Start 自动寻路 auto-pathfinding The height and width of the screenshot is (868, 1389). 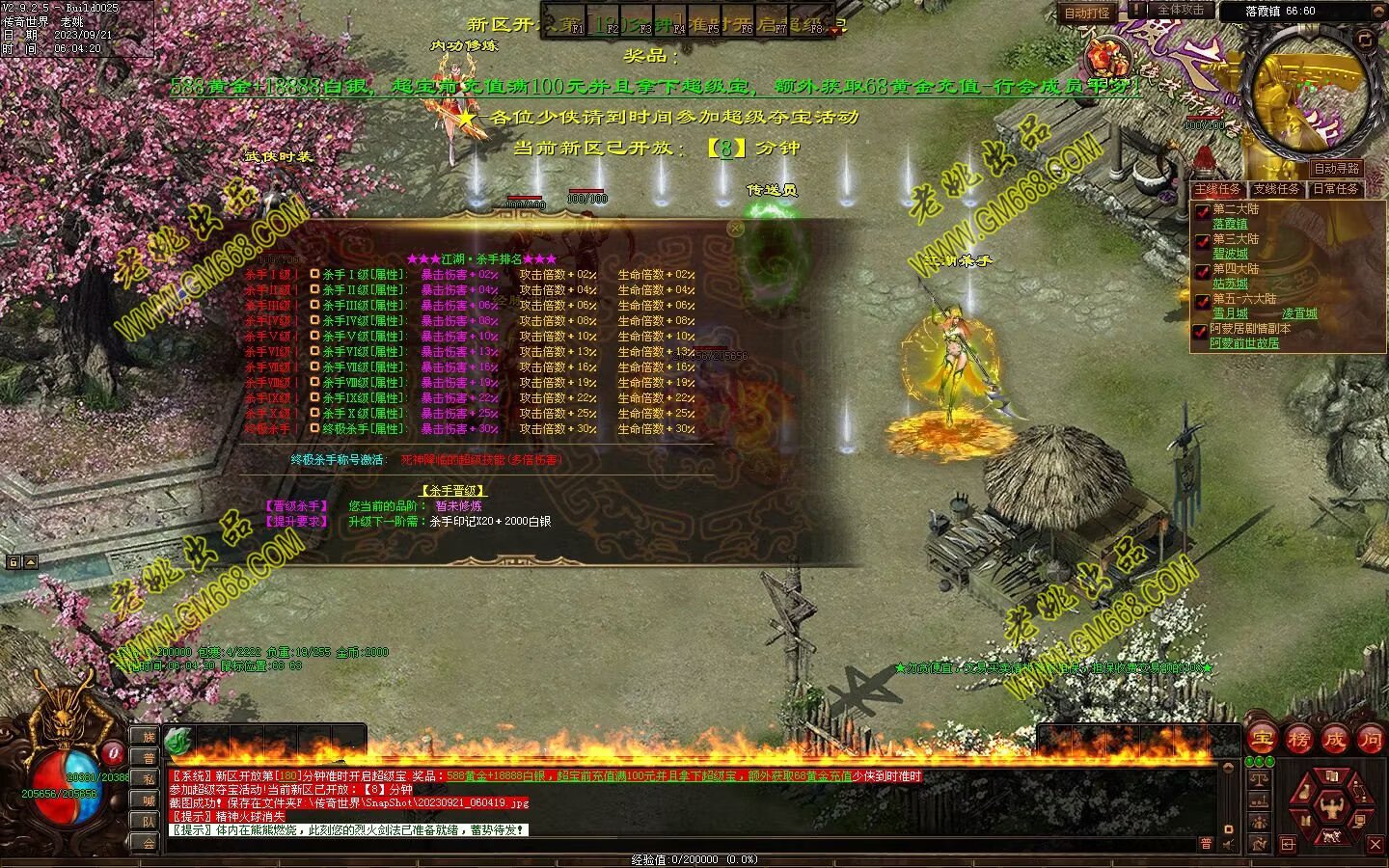[1336, 169]
